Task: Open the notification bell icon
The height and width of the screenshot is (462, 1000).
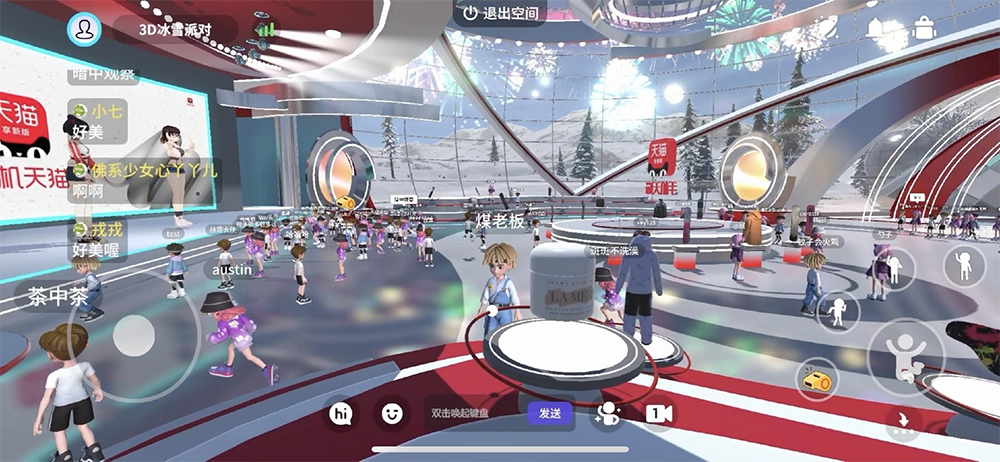Action: coord(877,29)
